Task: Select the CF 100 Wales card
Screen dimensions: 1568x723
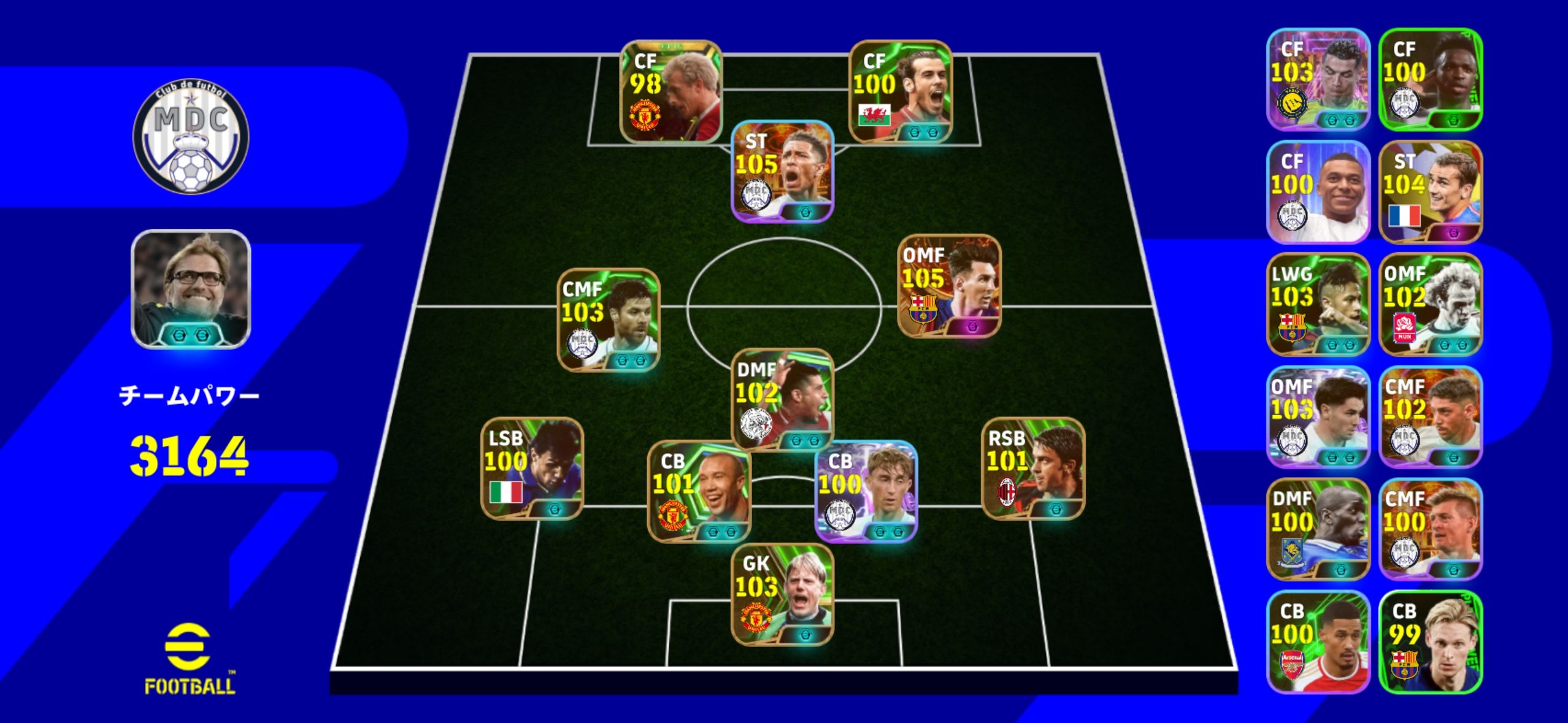Action: (900, 91)
